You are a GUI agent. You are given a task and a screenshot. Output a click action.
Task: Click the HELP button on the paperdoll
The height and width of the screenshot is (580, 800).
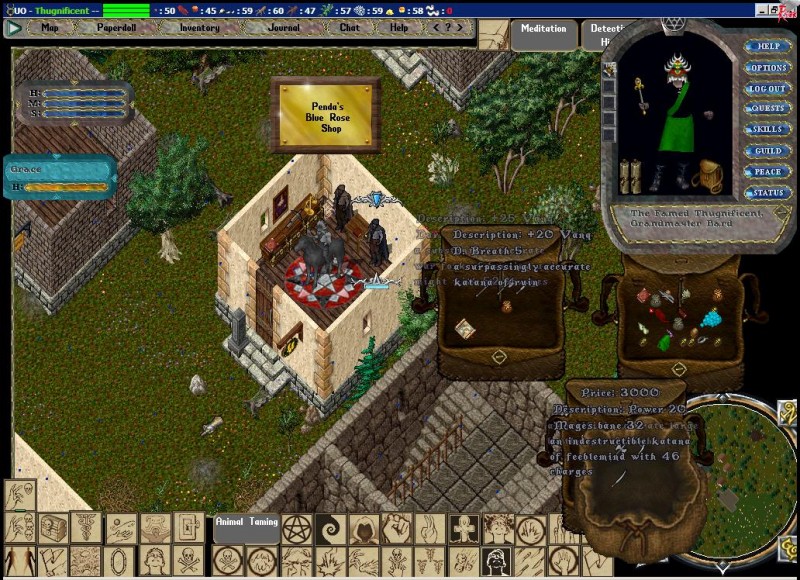767,46
